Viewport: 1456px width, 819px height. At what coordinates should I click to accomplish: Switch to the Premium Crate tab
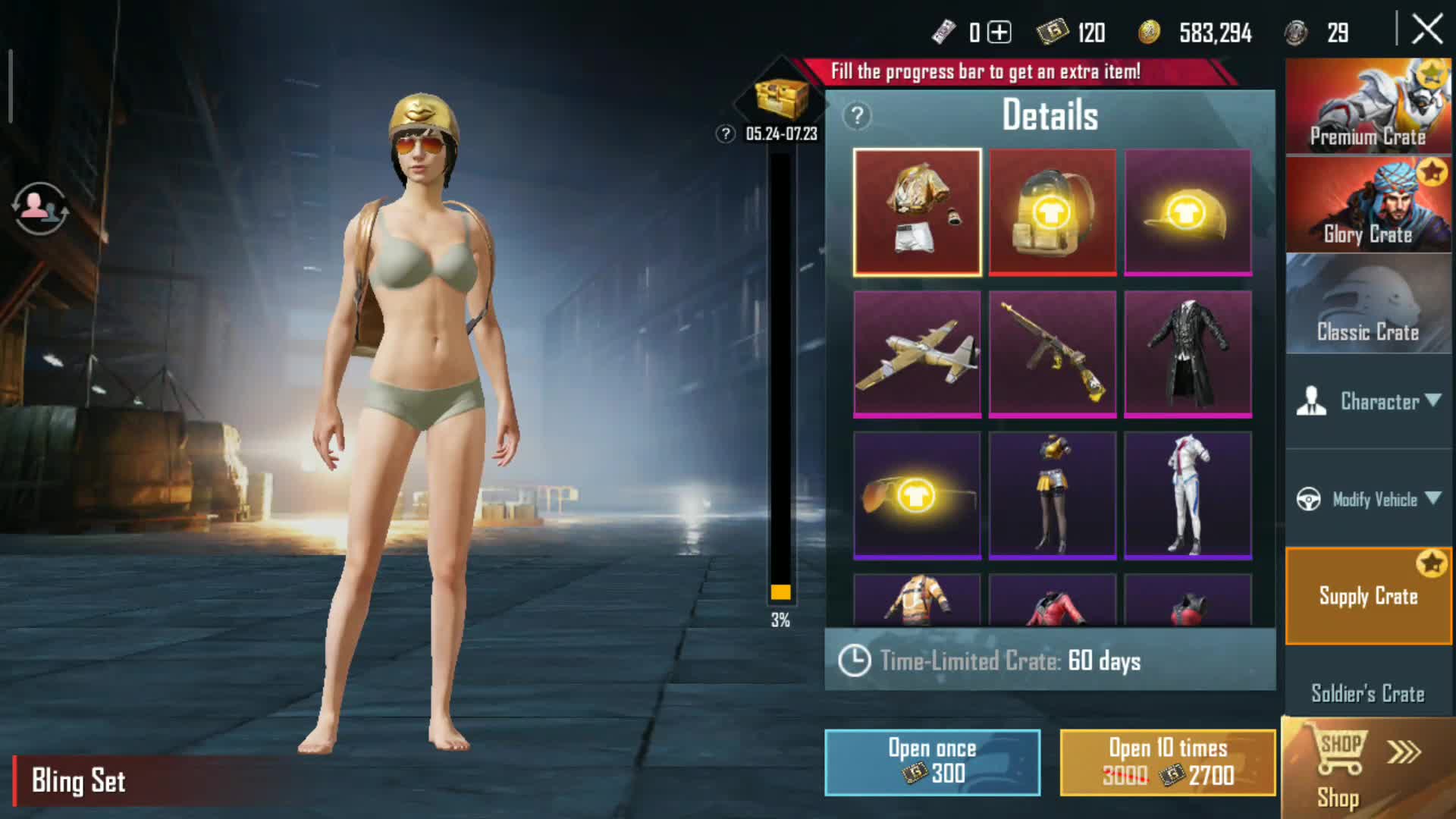[x=1368, y=106]
